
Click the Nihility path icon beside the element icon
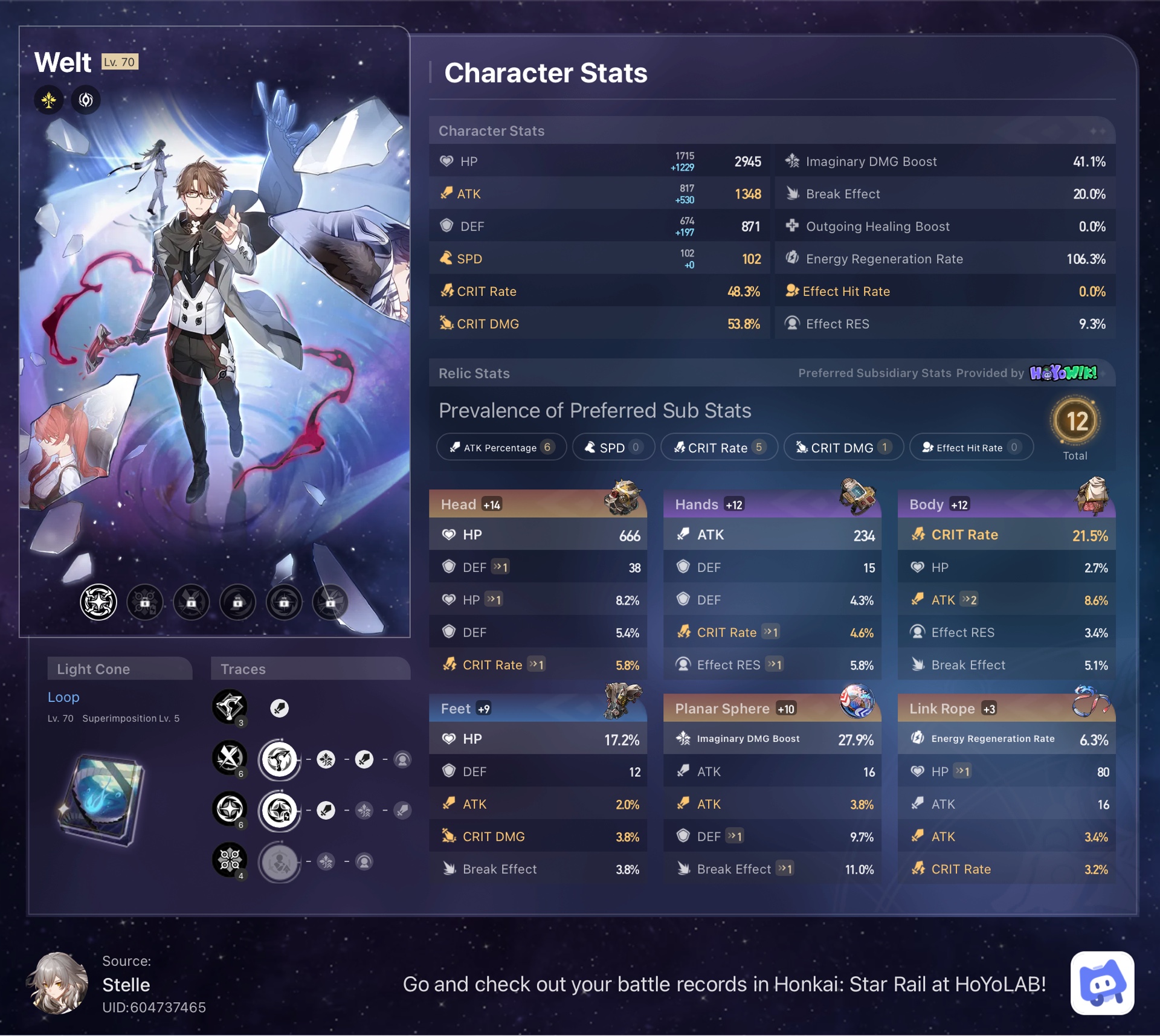tap(85, 100)
